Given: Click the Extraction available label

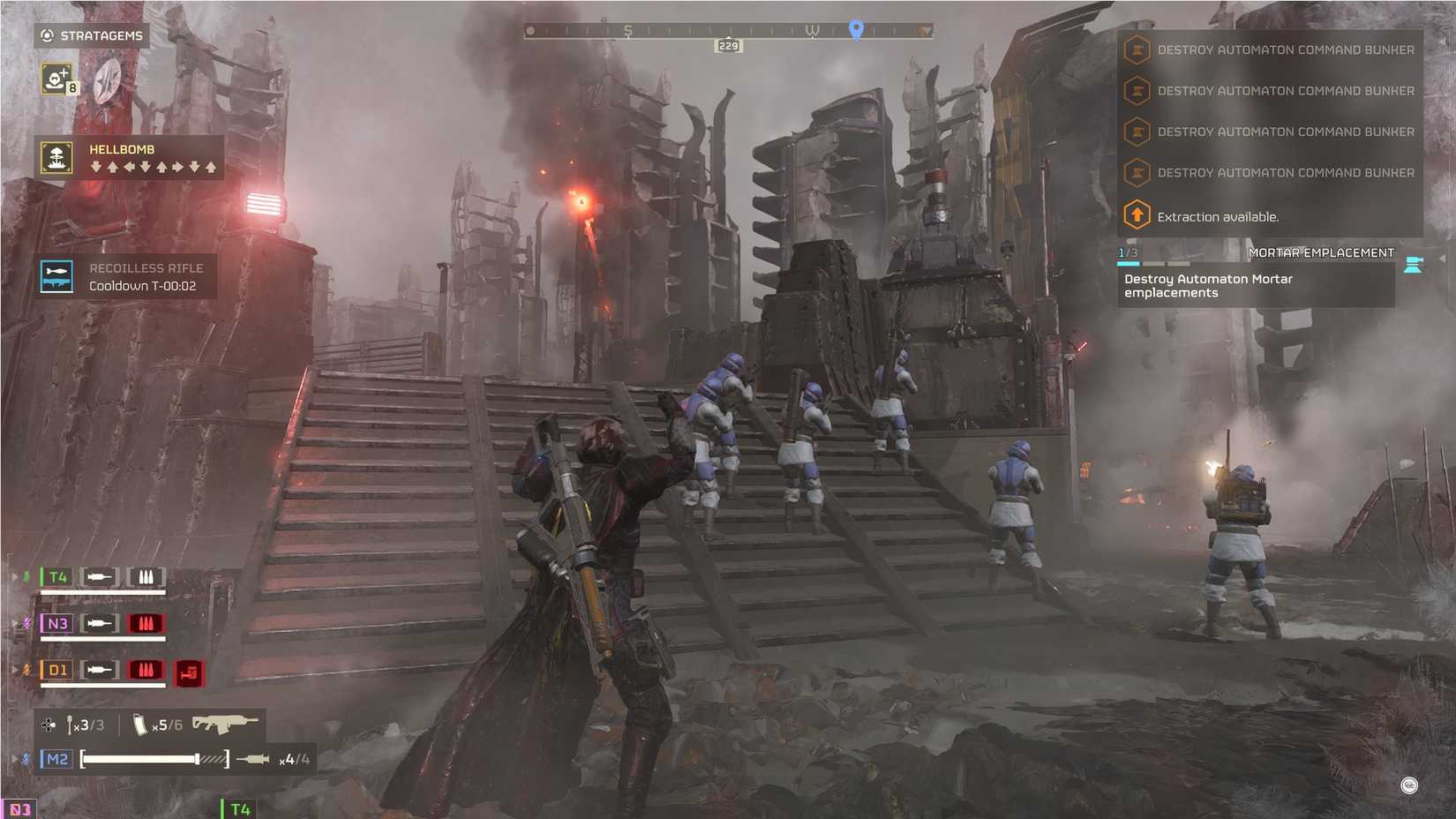Looking at the screenshot, I should 1220,216.
